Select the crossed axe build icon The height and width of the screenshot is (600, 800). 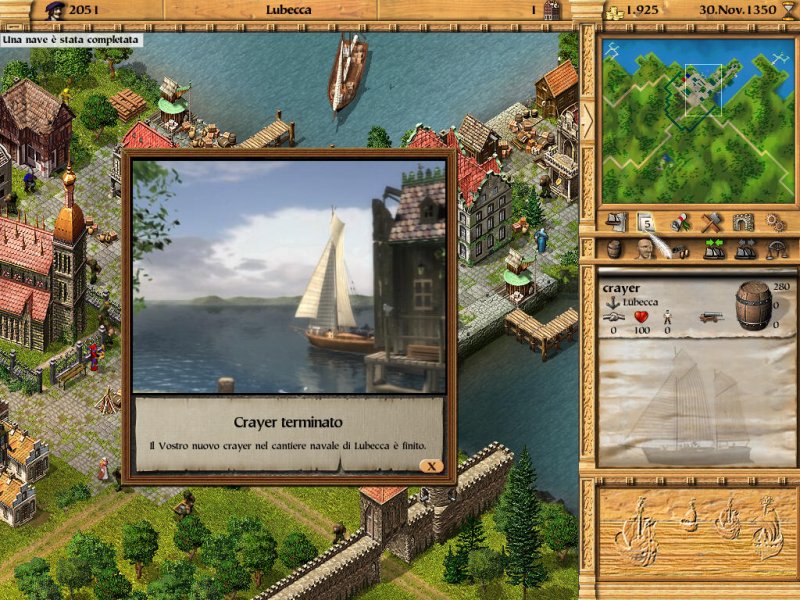[x=711, y=221]
